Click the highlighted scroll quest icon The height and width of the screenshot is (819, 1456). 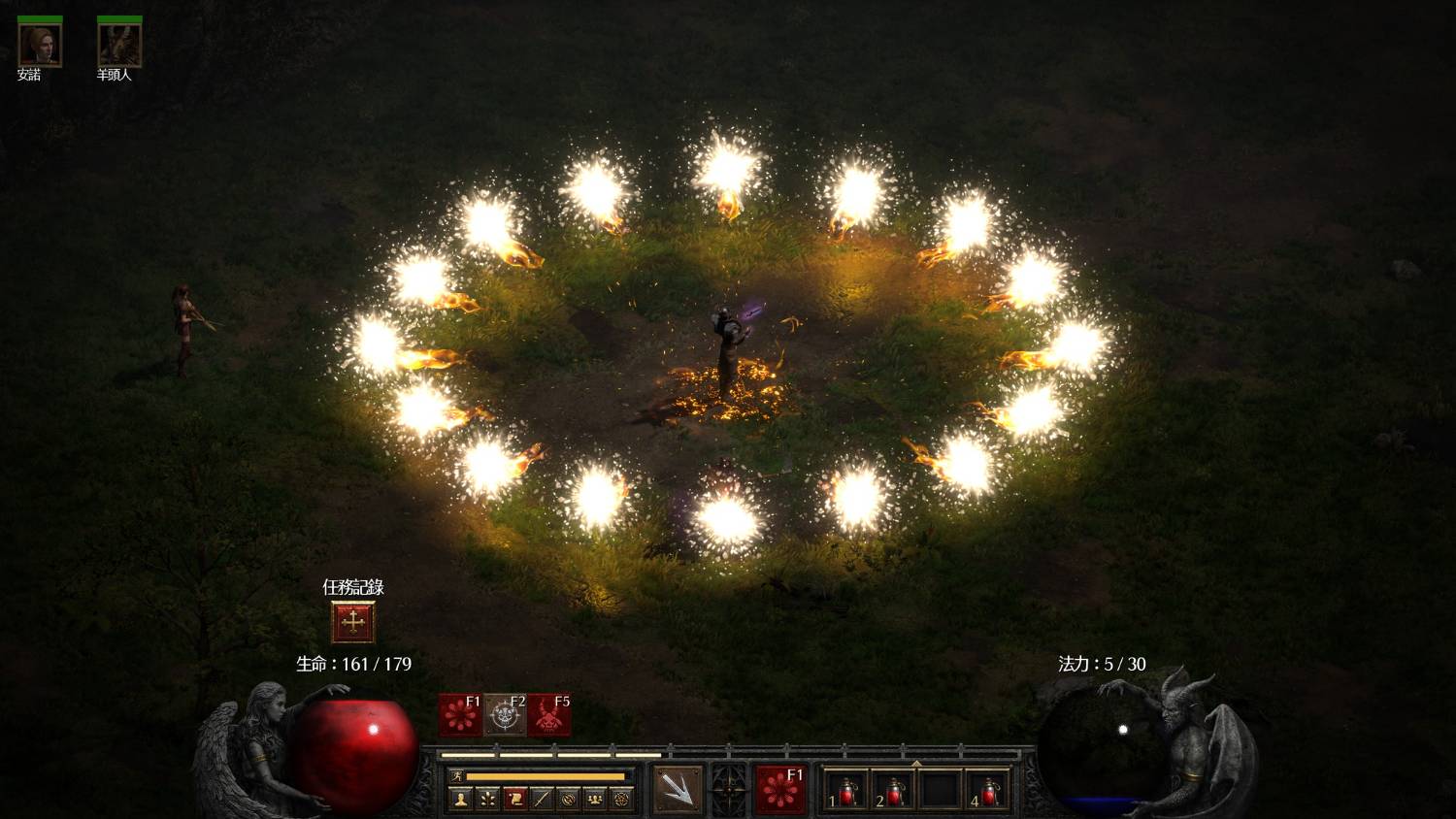[514, 799]
